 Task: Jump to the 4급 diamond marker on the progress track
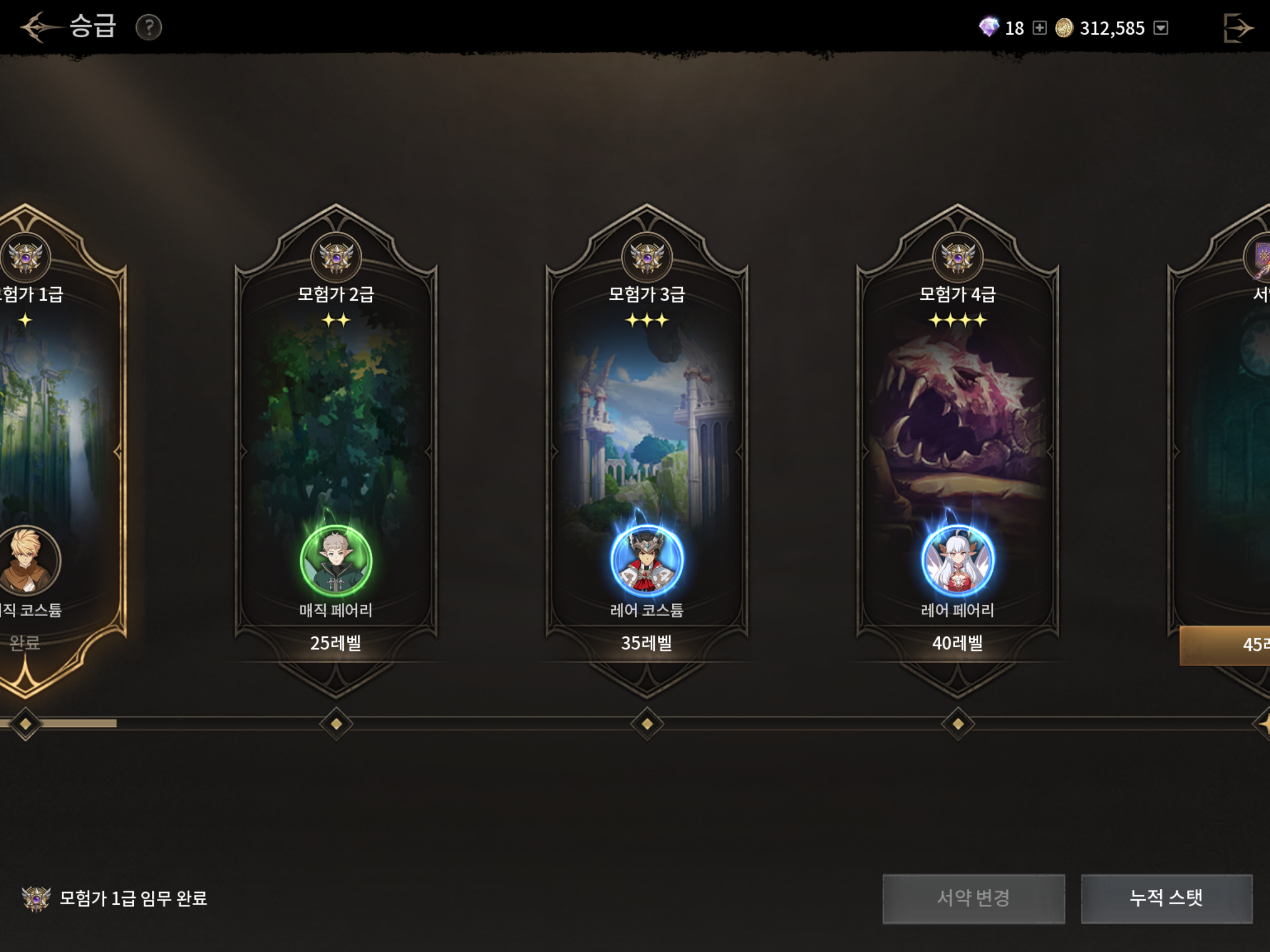pos(957,723)
